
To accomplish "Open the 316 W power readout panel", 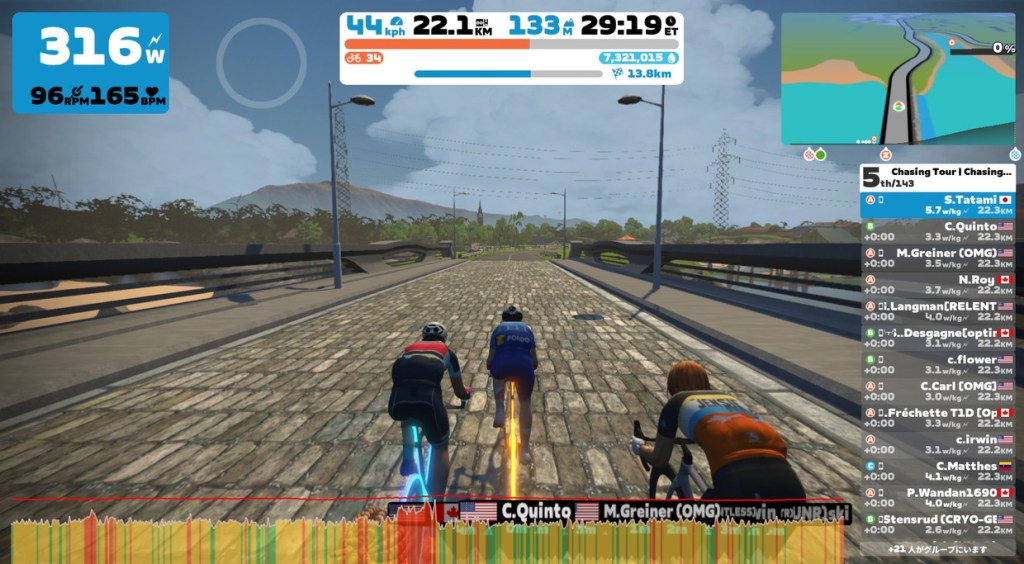I will (90, 62).
